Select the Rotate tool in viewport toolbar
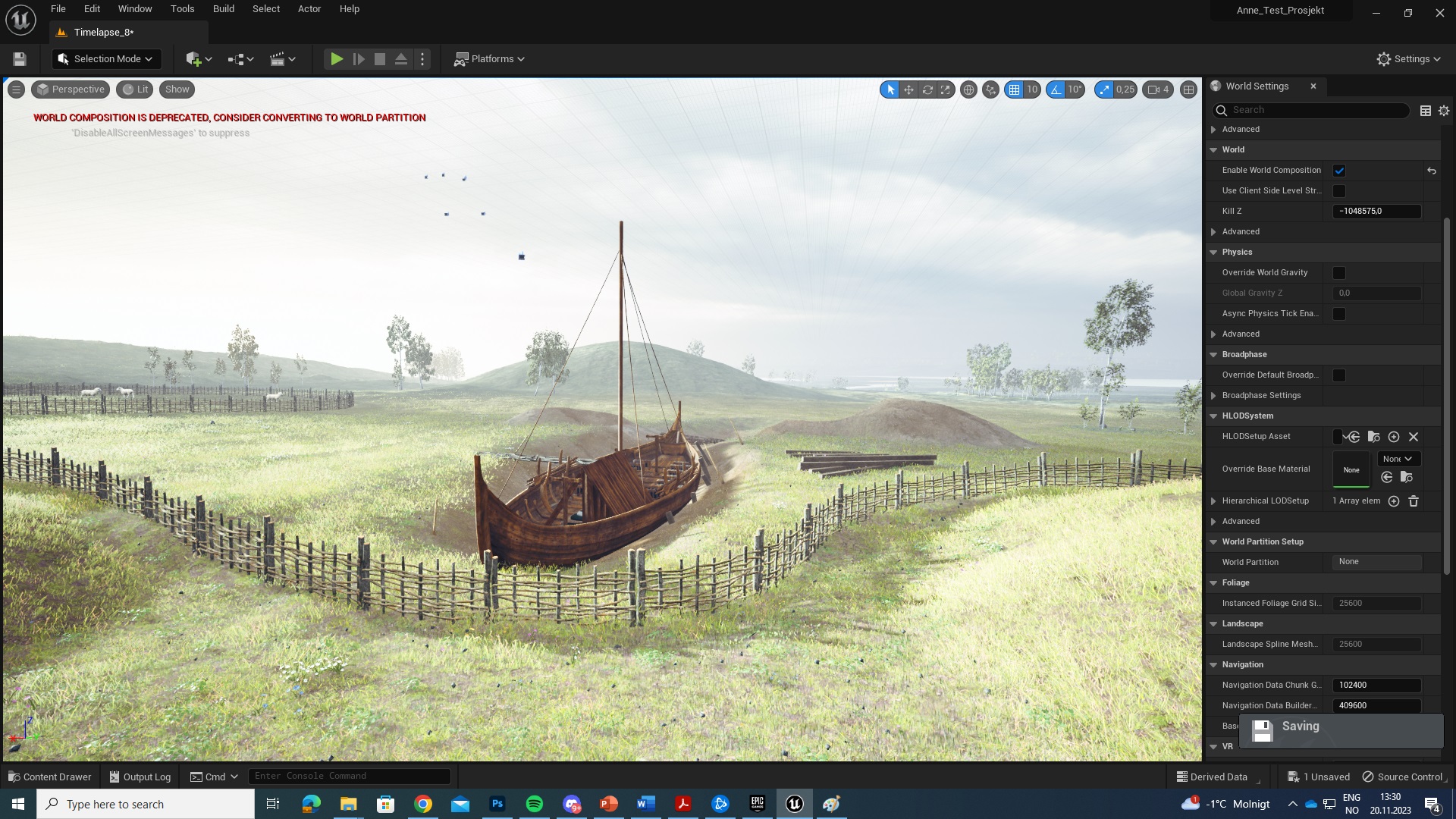 point(927,89)
